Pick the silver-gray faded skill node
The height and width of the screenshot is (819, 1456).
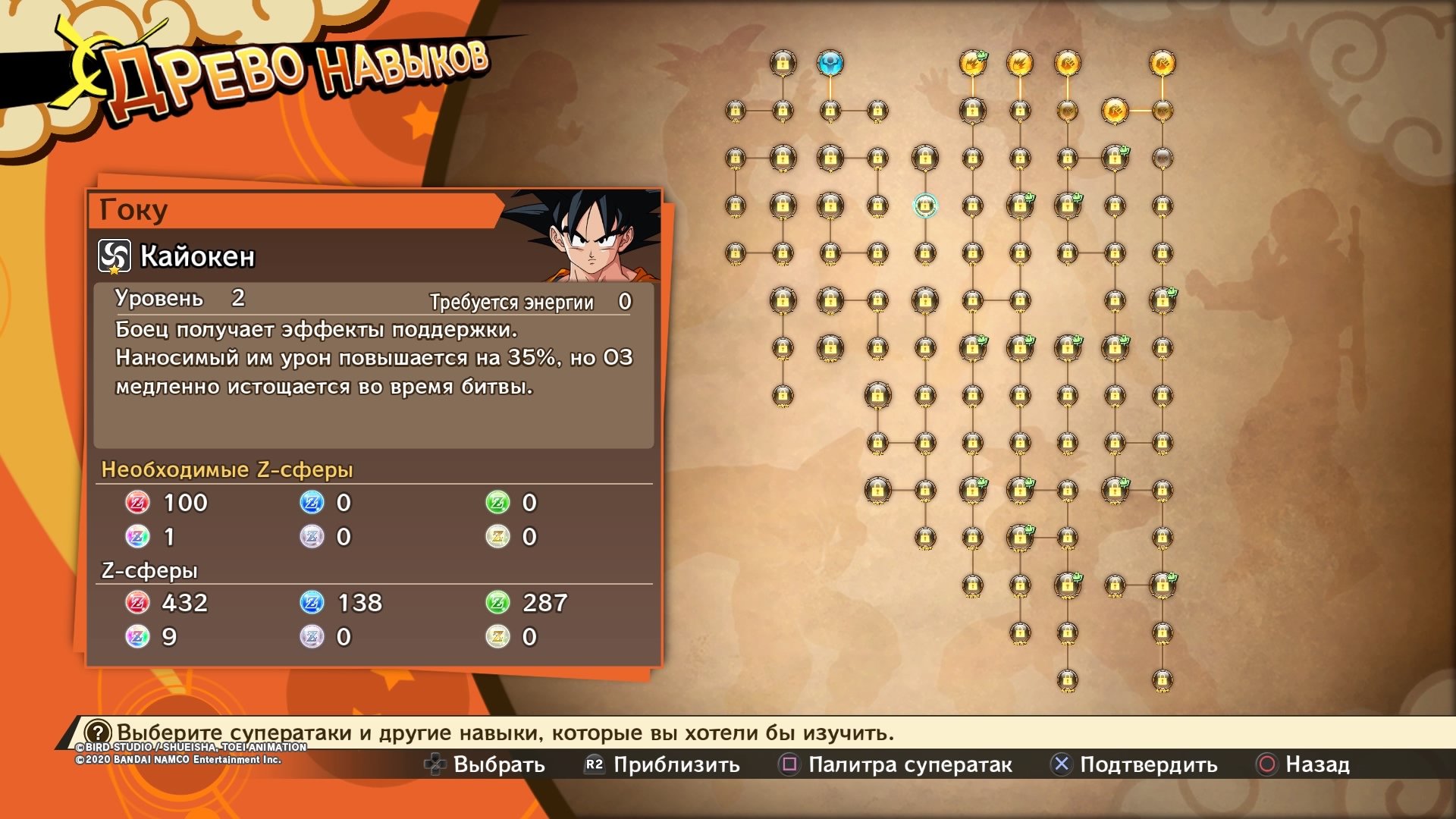coord(1162,158)
